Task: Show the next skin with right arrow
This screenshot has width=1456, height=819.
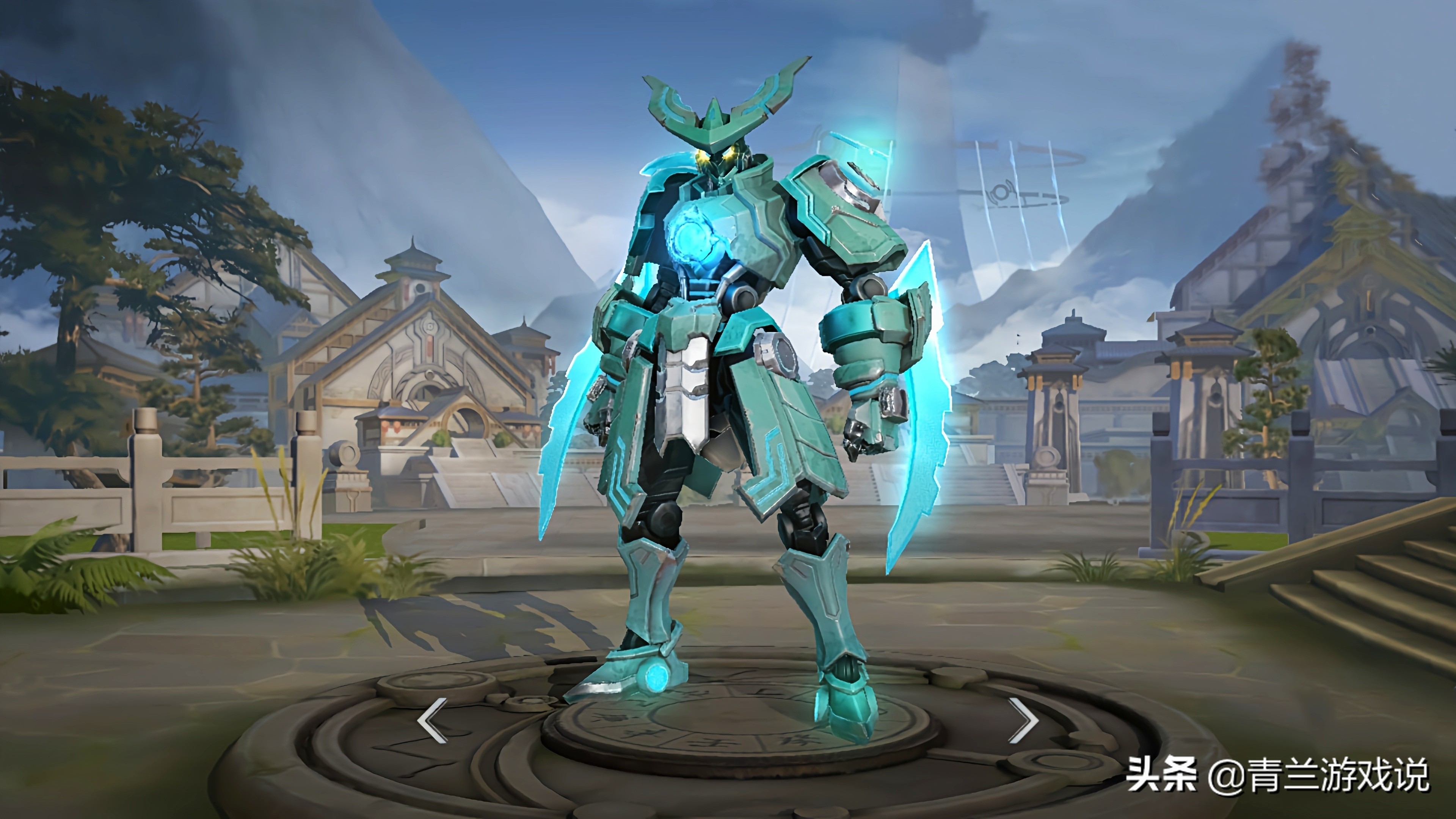Action: click(x=1024, y=720)
